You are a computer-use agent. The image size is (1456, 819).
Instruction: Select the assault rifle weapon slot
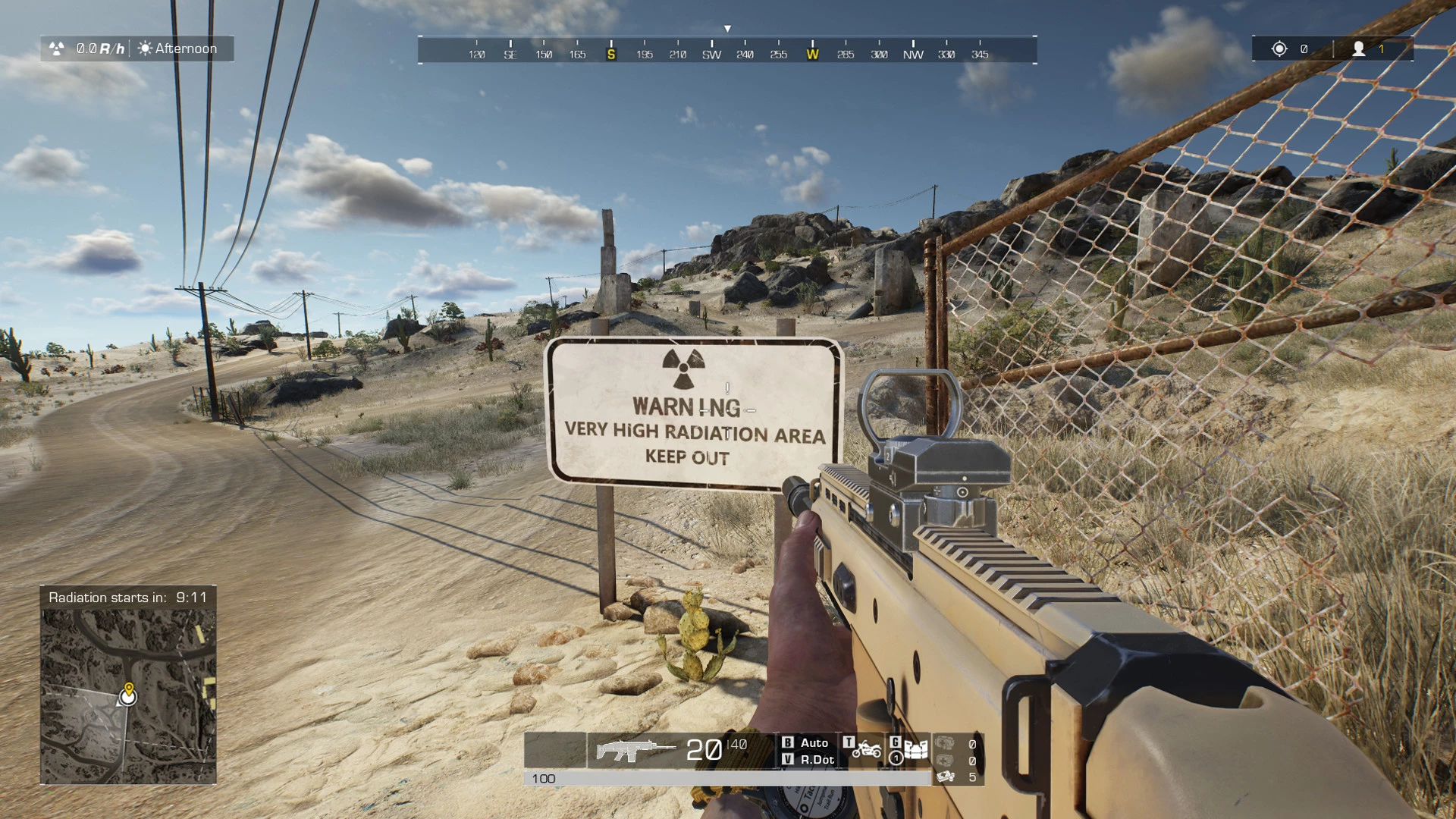634,750
